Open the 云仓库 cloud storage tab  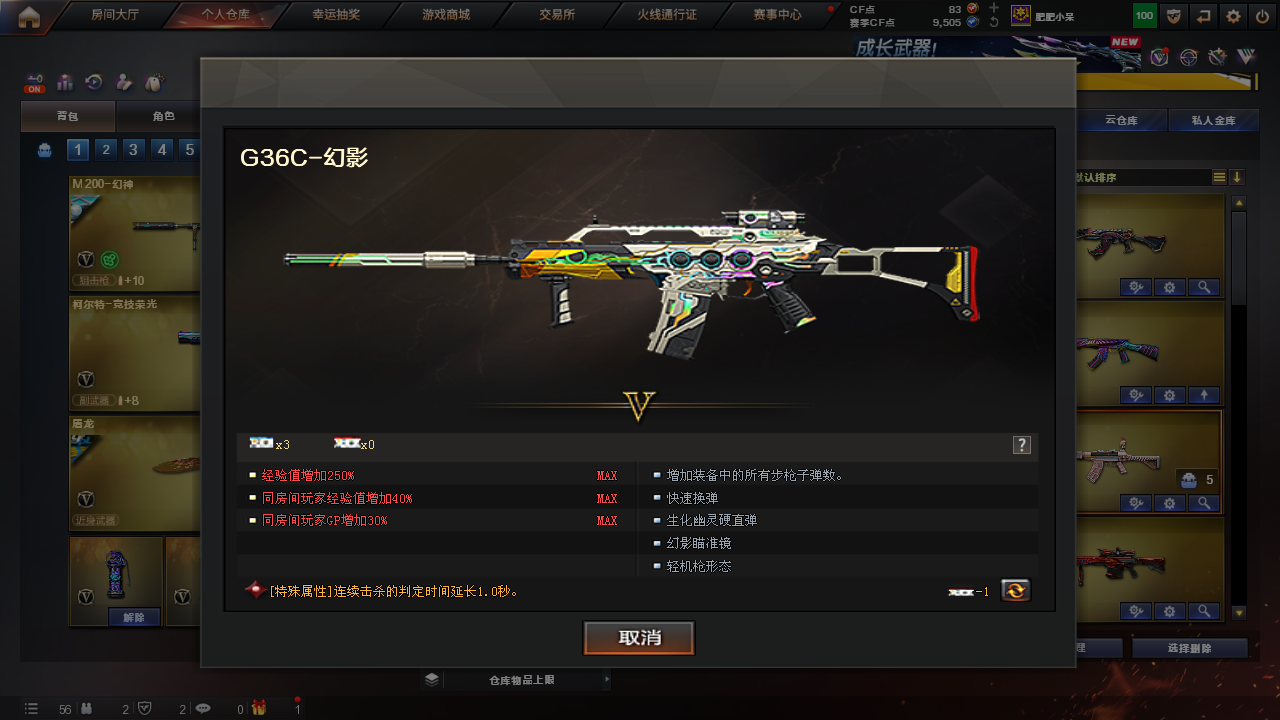[1121, 121]
